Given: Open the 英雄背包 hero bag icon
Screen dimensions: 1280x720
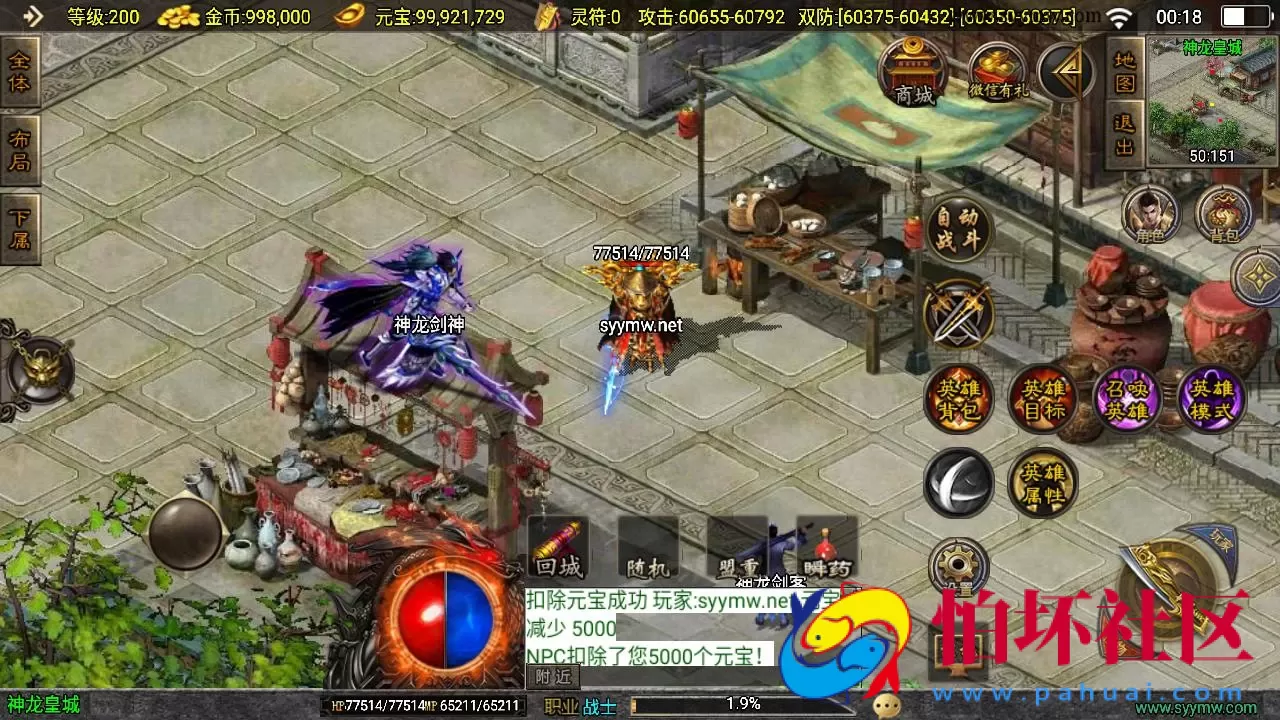Looking at the screenshot, I should point(958,398).
